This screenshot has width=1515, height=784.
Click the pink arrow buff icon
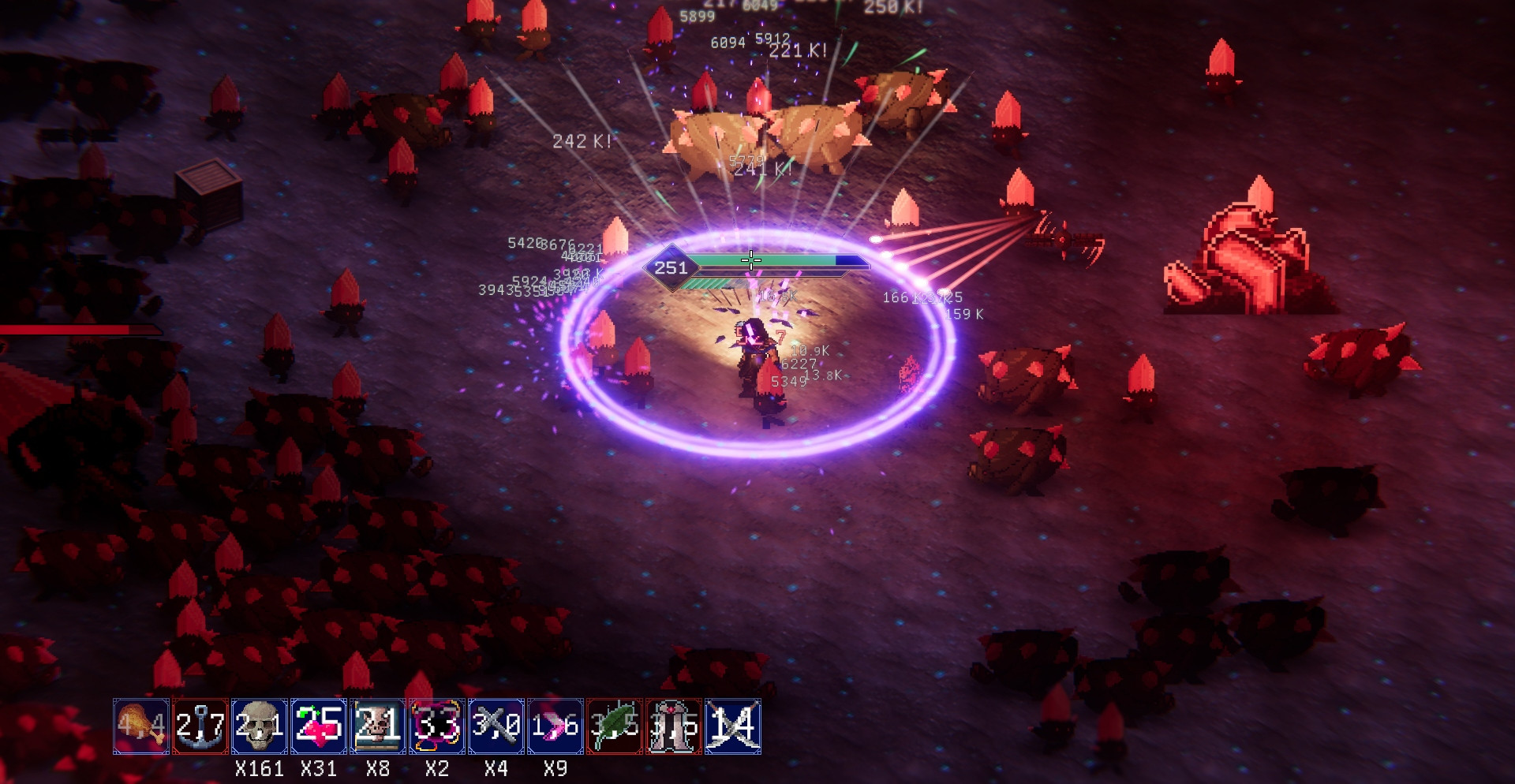[555, 726]
